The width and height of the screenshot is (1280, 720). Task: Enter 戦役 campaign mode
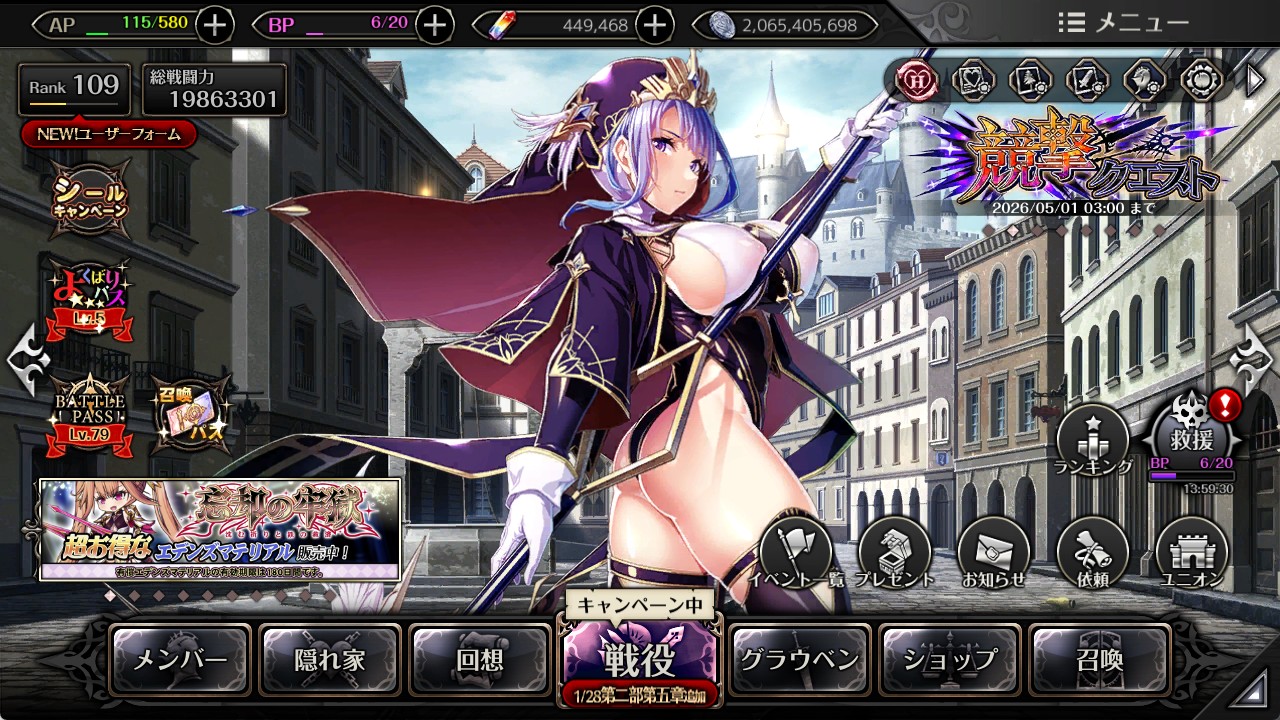640,658
